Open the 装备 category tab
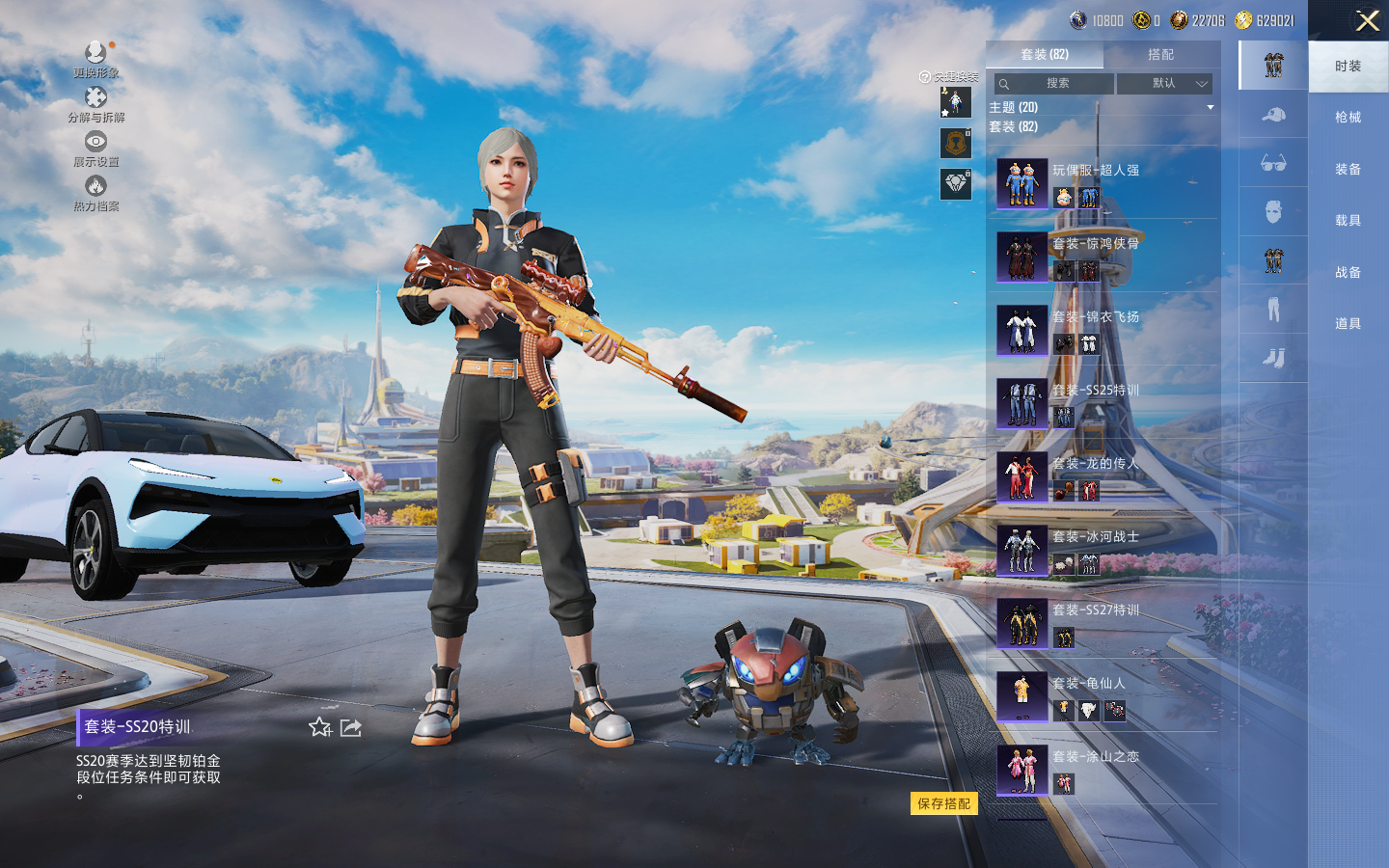1389x868 pixels. coord(1348,170)
